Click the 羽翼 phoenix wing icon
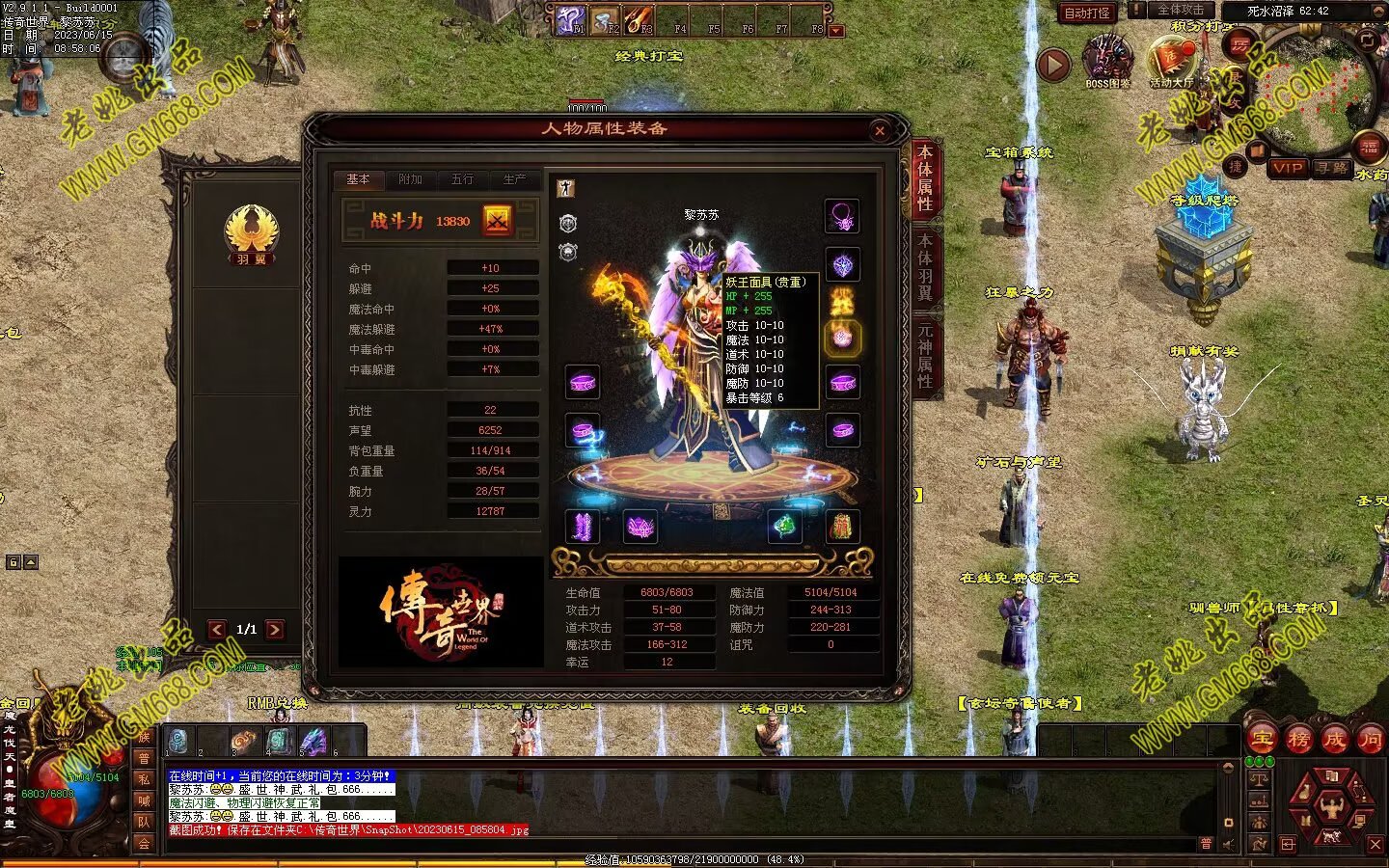The height and width of the screenshot is (868, 1389). coord(251,233)
